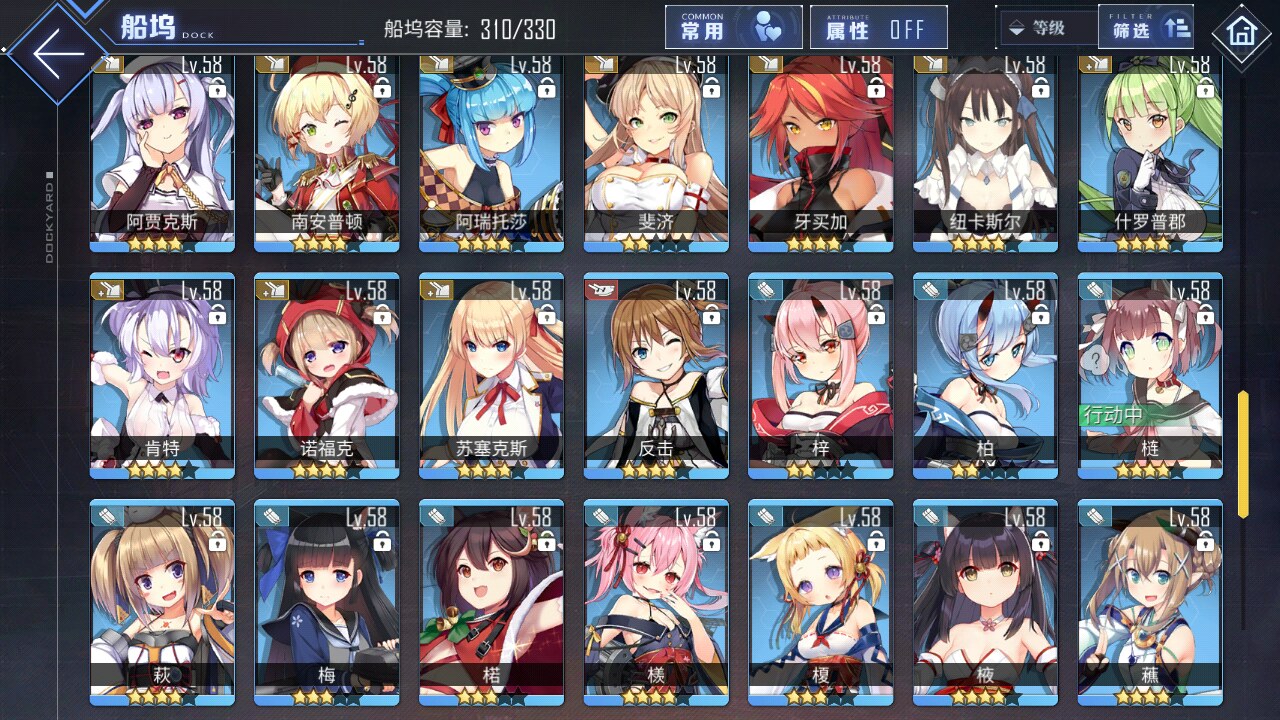Select the 柏 ship card
This screenshot has height=720, width=1280.
[x=985, y=375]
